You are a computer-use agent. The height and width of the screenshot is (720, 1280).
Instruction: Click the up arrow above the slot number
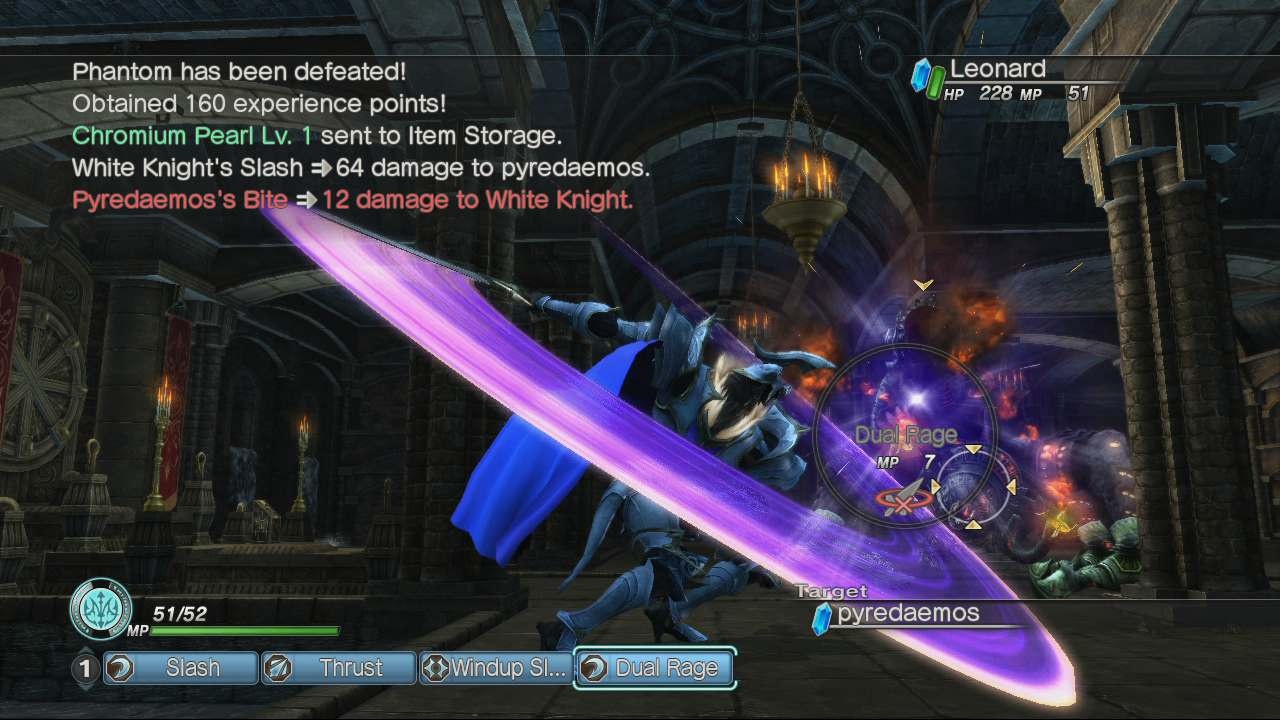point(87,648)
